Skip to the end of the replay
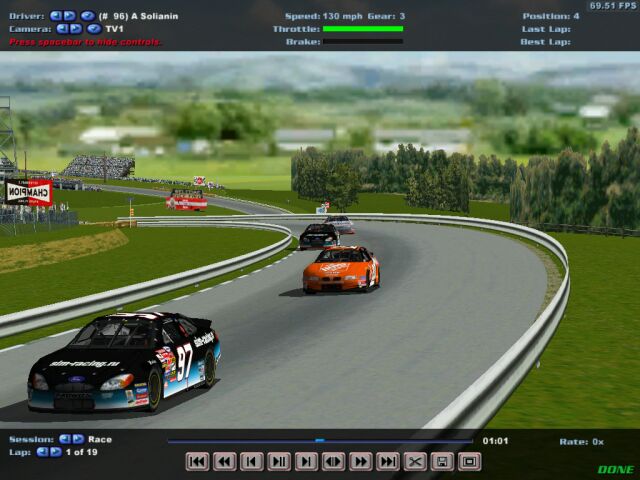Viewport: 640px width, 480px height. point(388,461)
